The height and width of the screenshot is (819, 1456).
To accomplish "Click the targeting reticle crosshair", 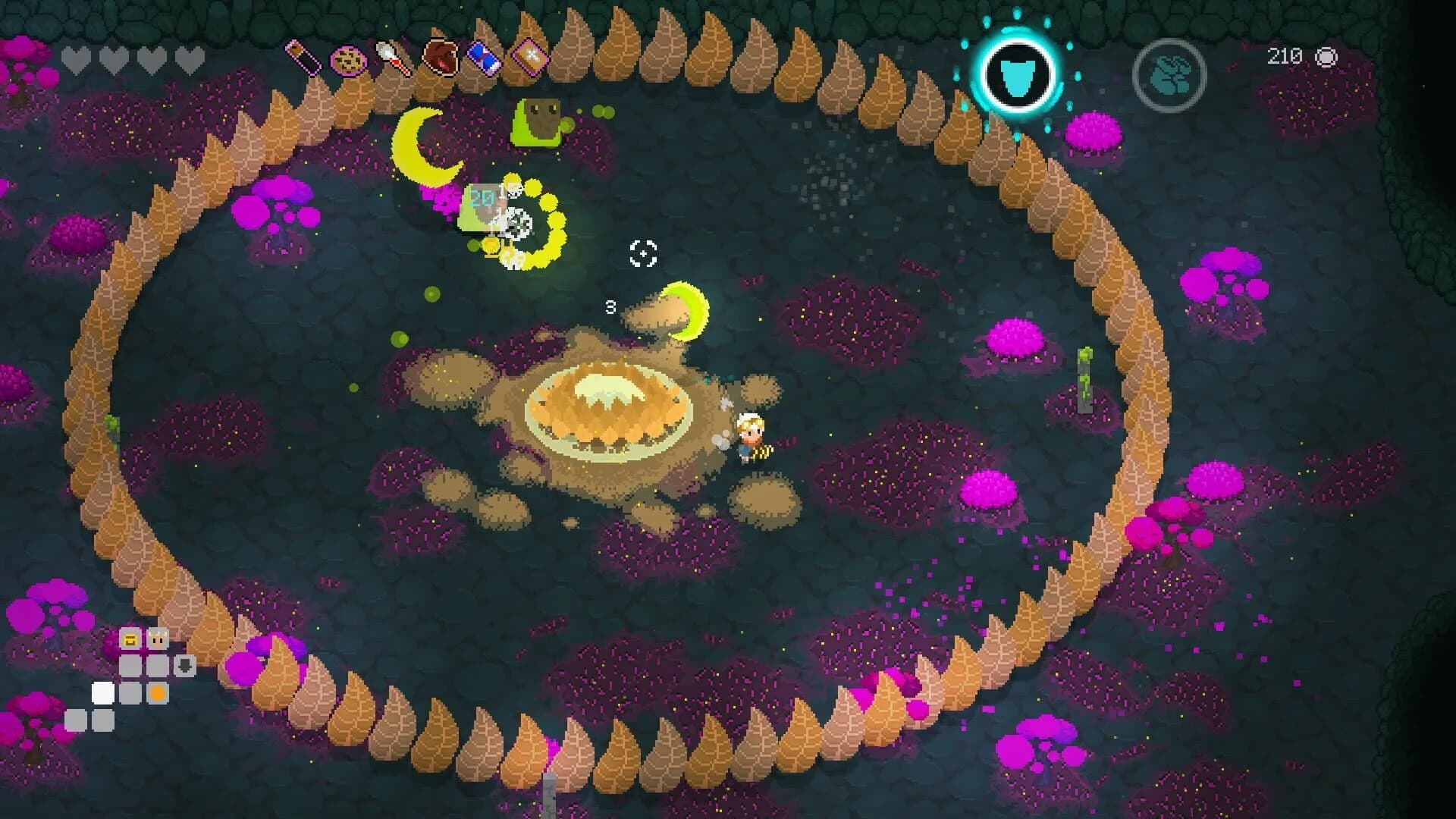I will tap(643, 253).
